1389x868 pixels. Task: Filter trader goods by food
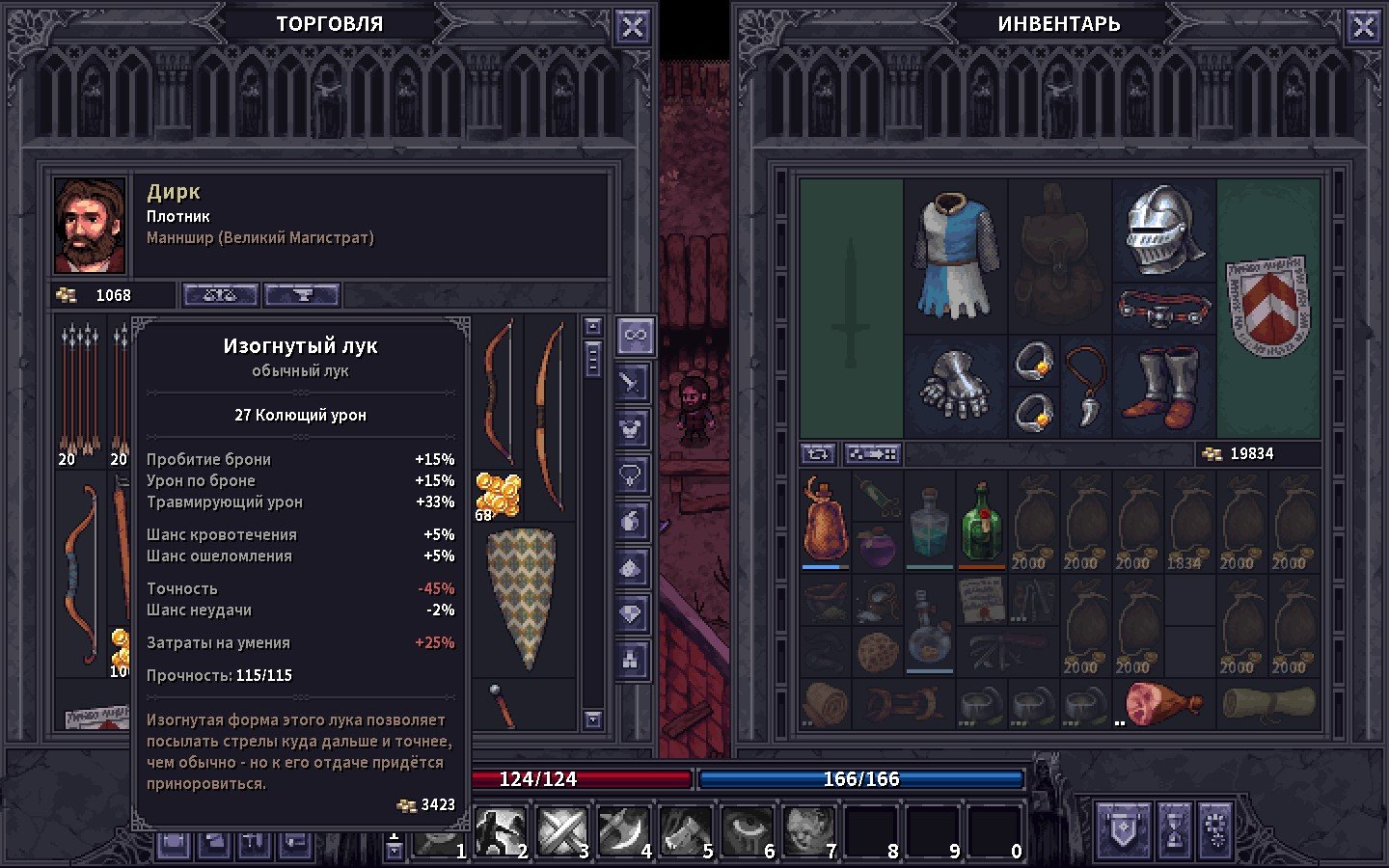coord(632,521)
